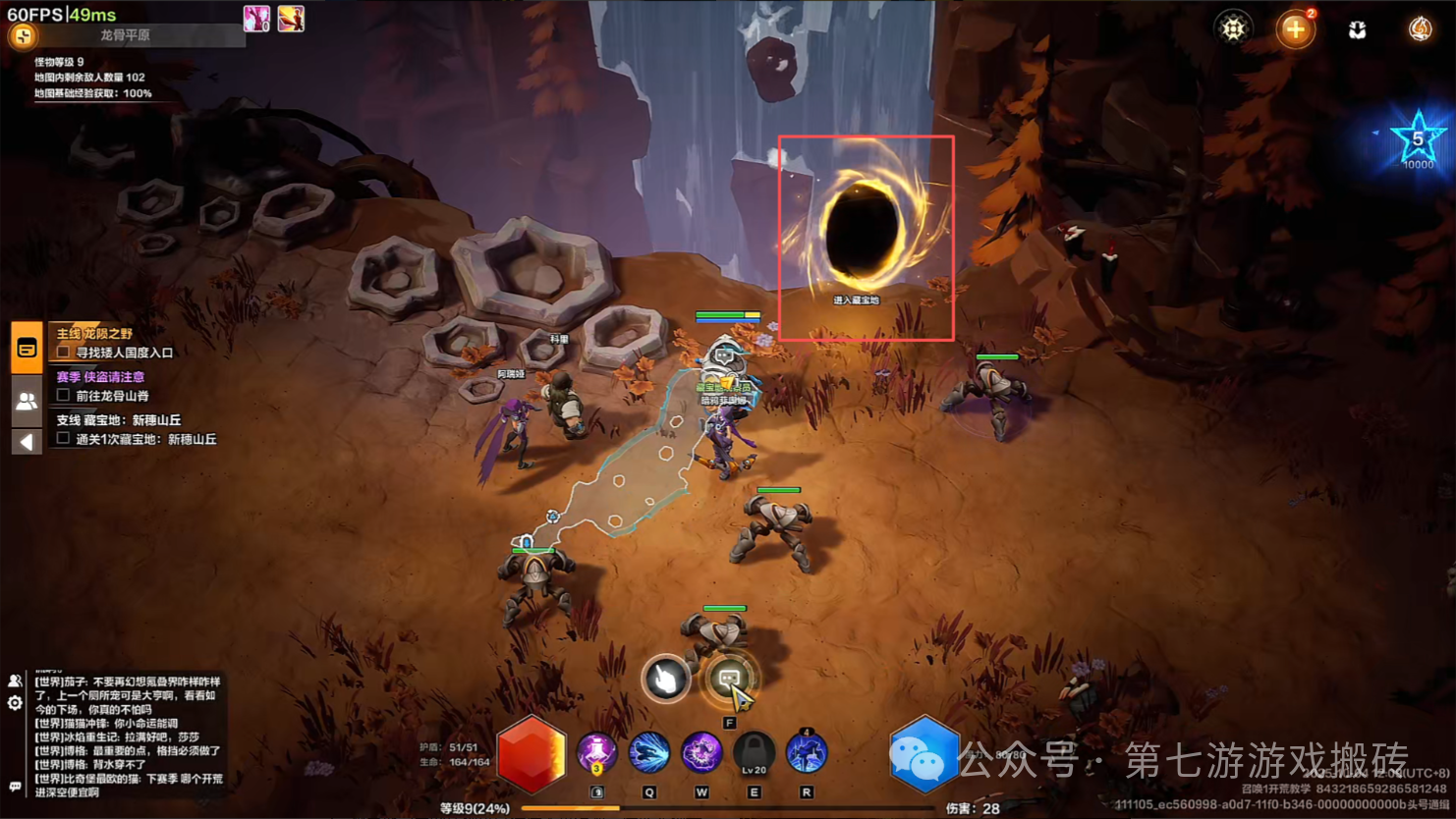Select season quest 前往龙骨山脊

(x=112, y=396)
